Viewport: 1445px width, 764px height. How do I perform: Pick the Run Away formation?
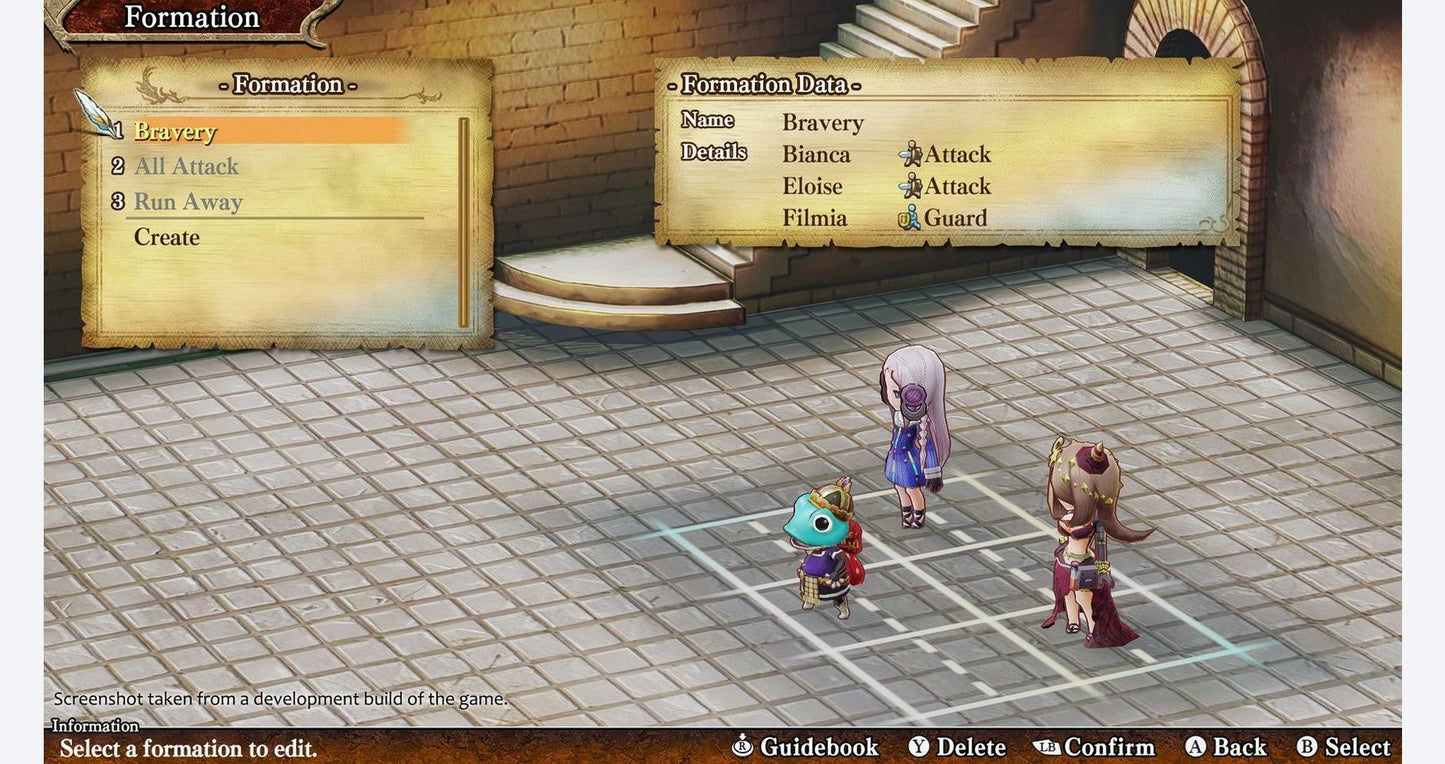coord(188,202)
